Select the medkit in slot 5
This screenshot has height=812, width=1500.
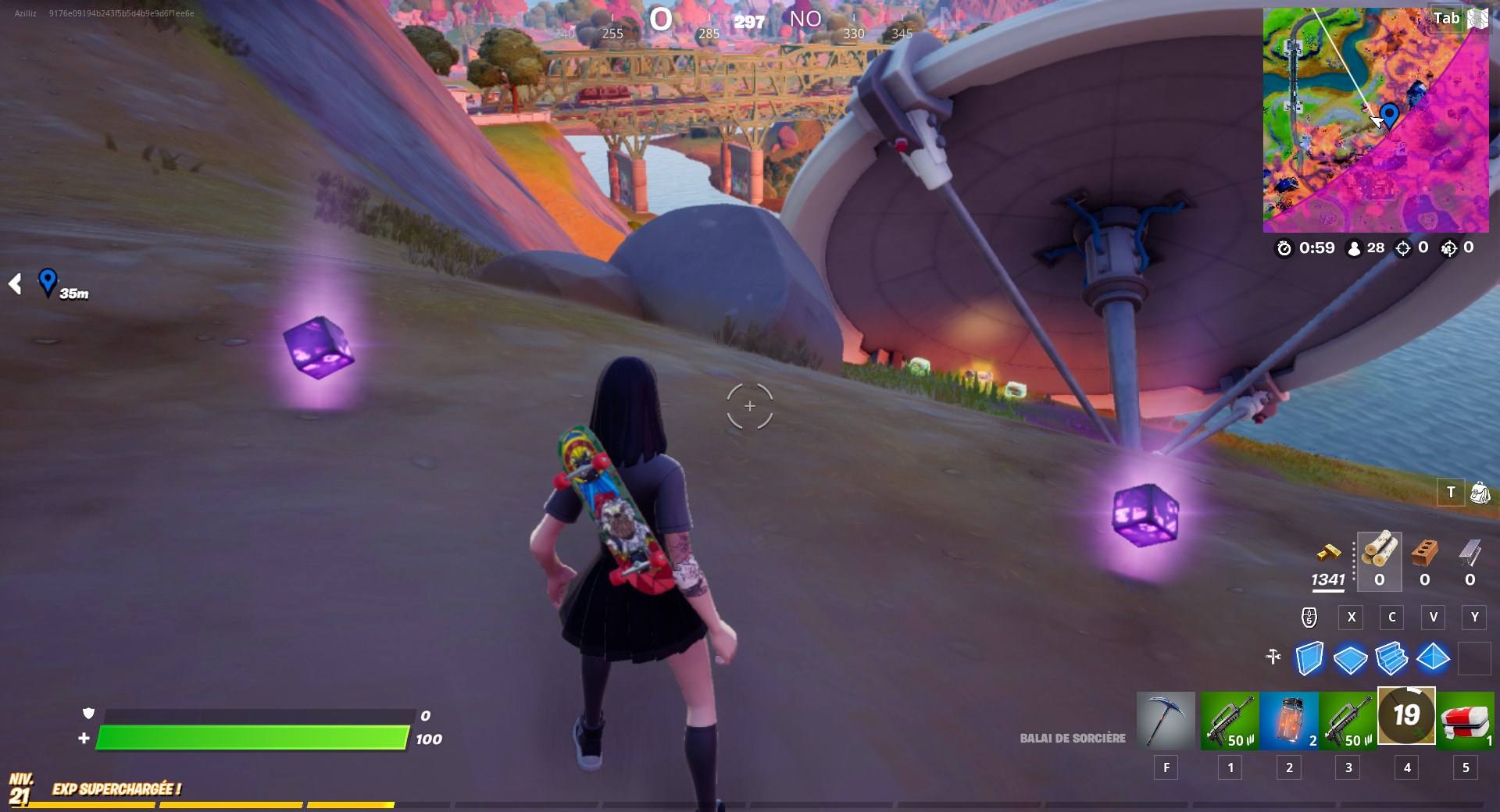(1466, 720)
